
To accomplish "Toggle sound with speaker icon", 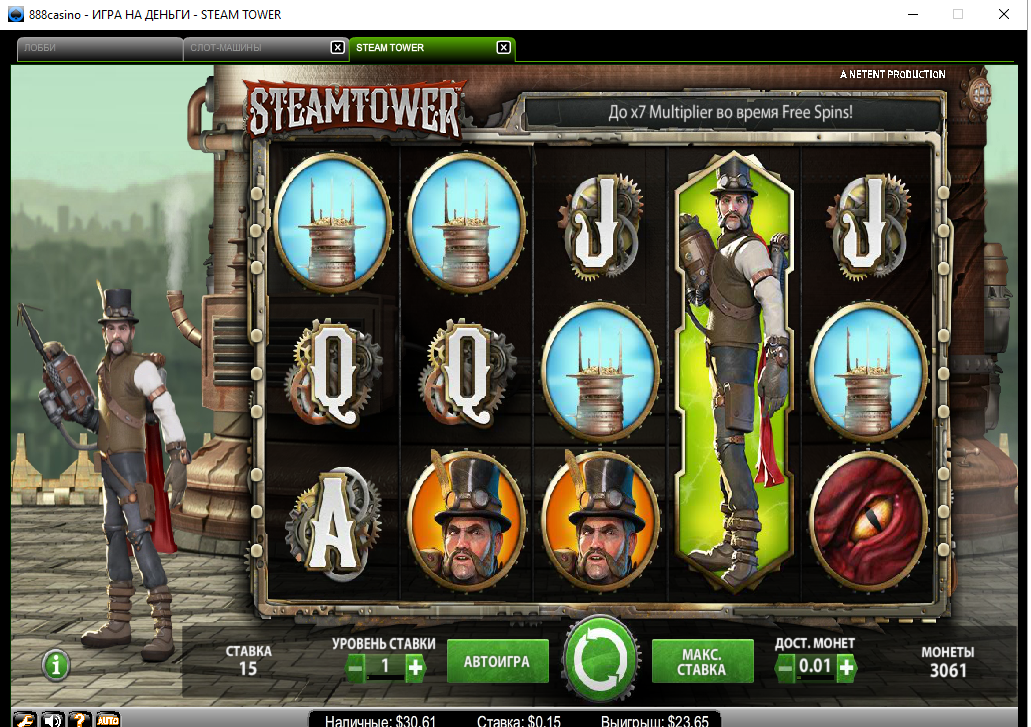I will coord(53,719).
